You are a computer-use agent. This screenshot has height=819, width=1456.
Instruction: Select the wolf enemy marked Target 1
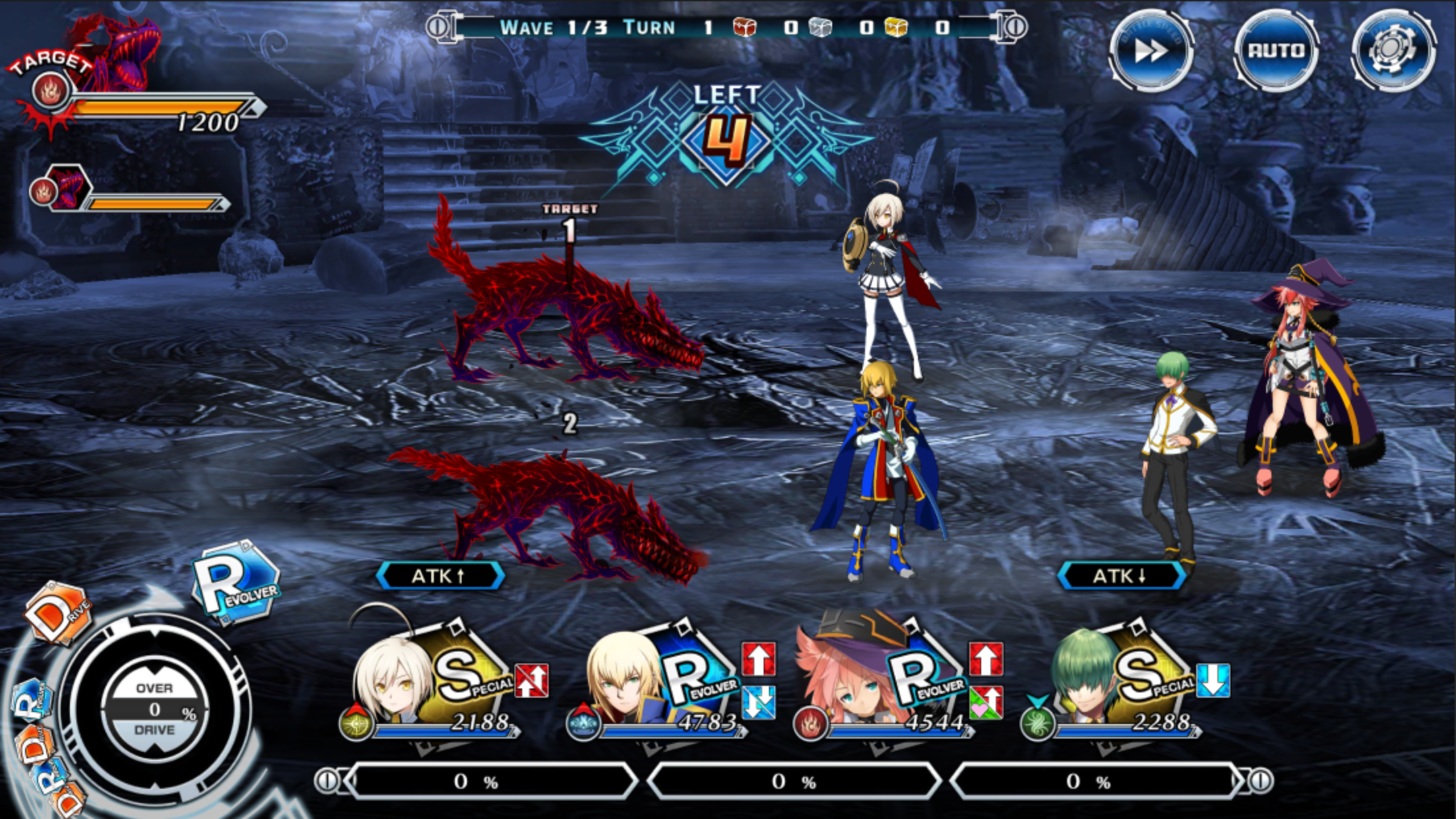[574, 317]
